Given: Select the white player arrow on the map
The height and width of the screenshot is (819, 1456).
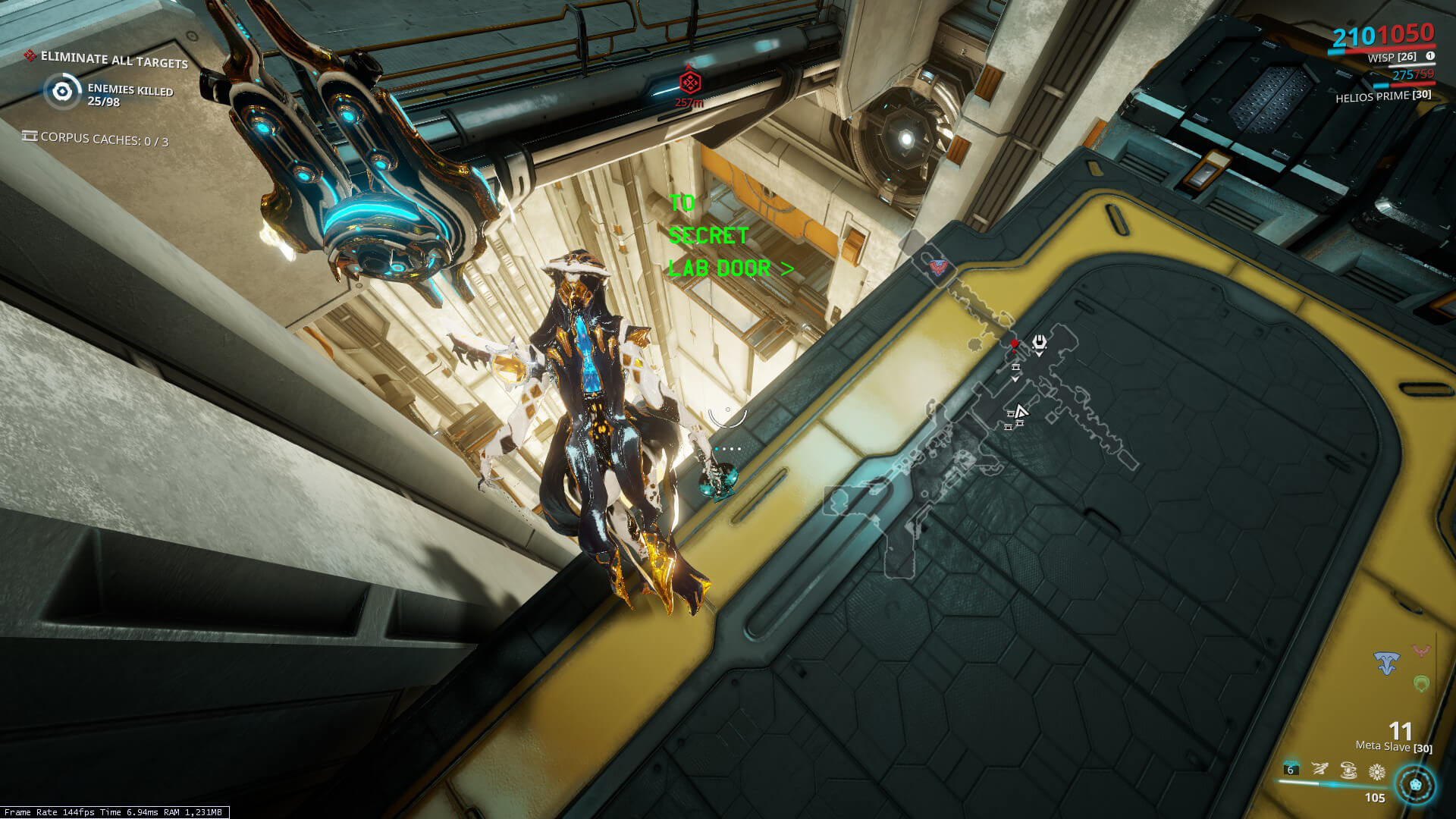Looking at the screenshot, I should (1021, 412).
